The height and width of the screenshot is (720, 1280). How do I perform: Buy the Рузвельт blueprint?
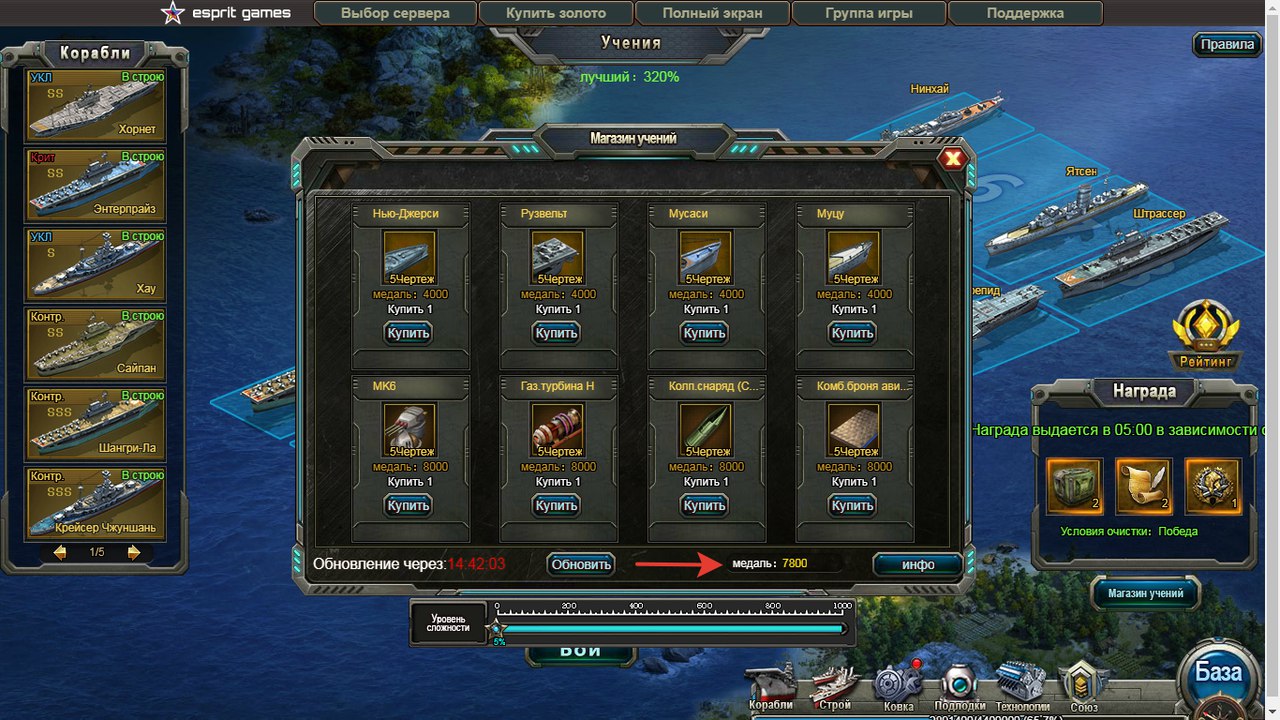[556, 333]
